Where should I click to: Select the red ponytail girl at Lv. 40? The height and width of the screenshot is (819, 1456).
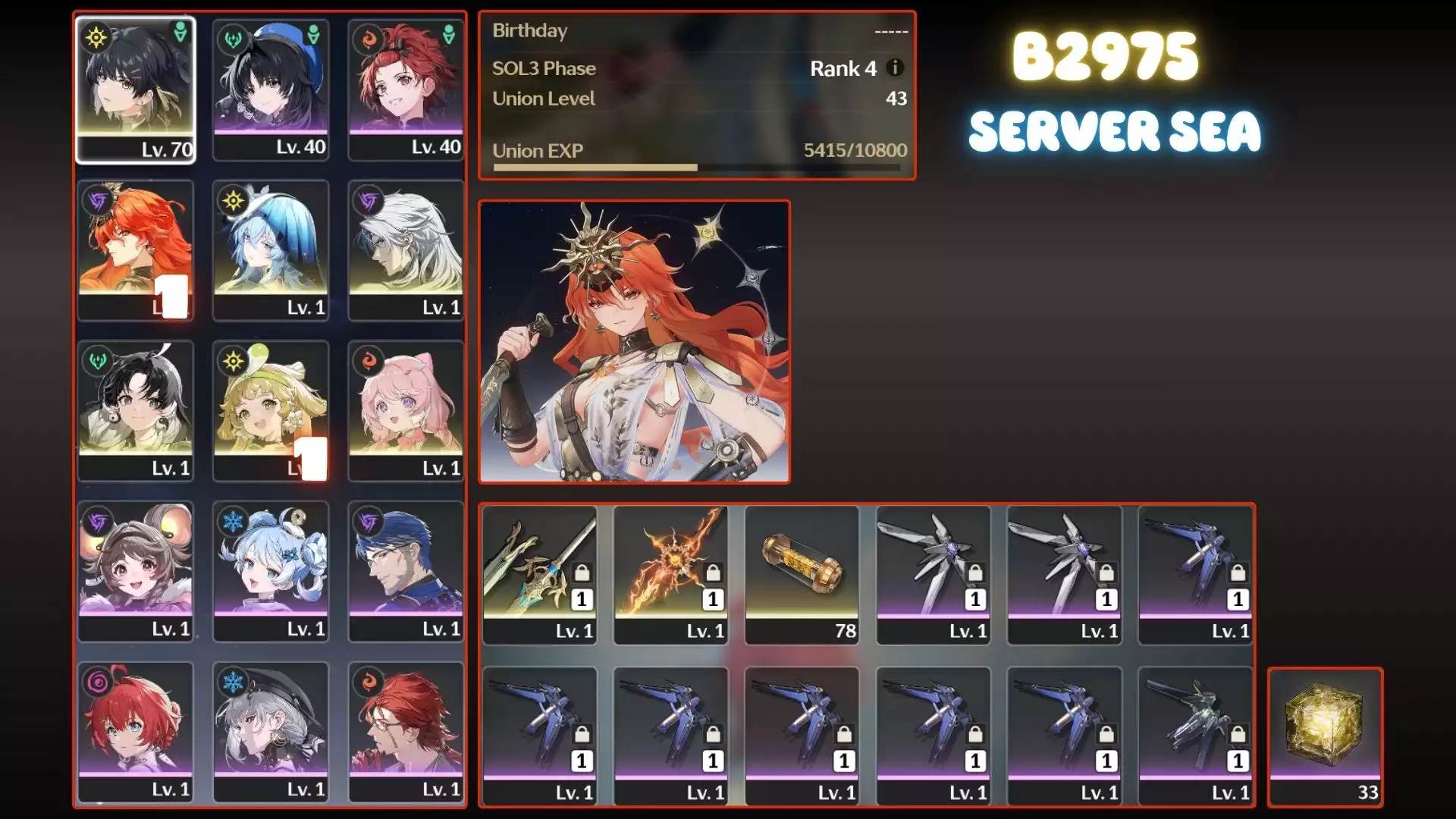click(x=406, y=89)
